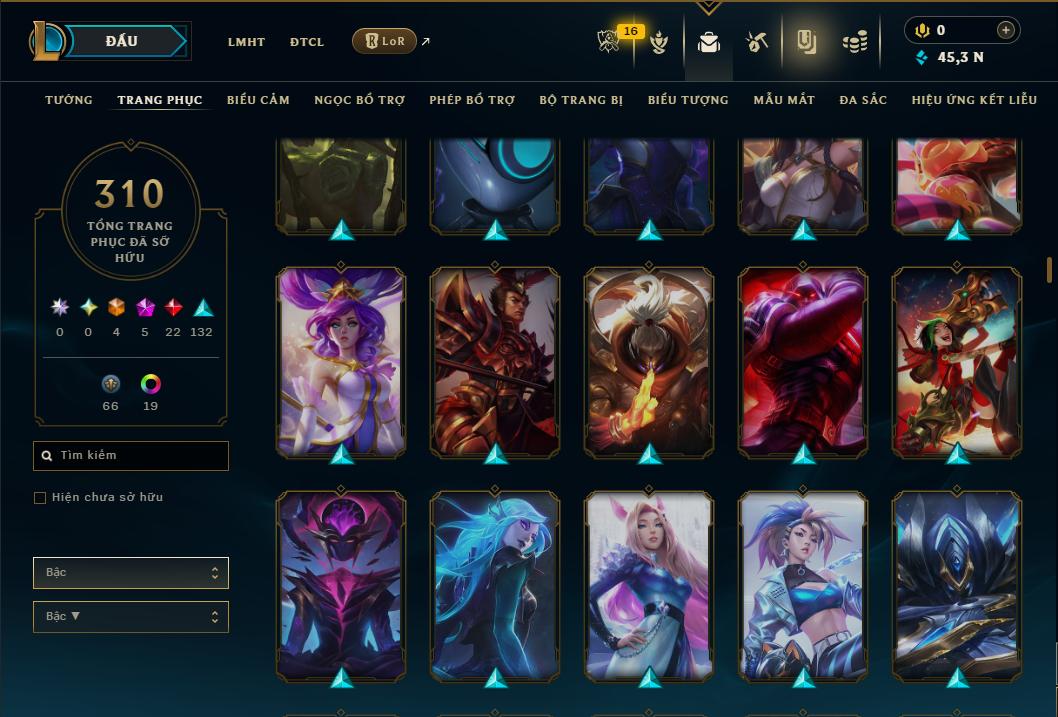Image resolution: width=1058 pixels, height=717 pixels.
Task: Show the BỘ TRANG BỊ tab
Action: pos(581,100)
